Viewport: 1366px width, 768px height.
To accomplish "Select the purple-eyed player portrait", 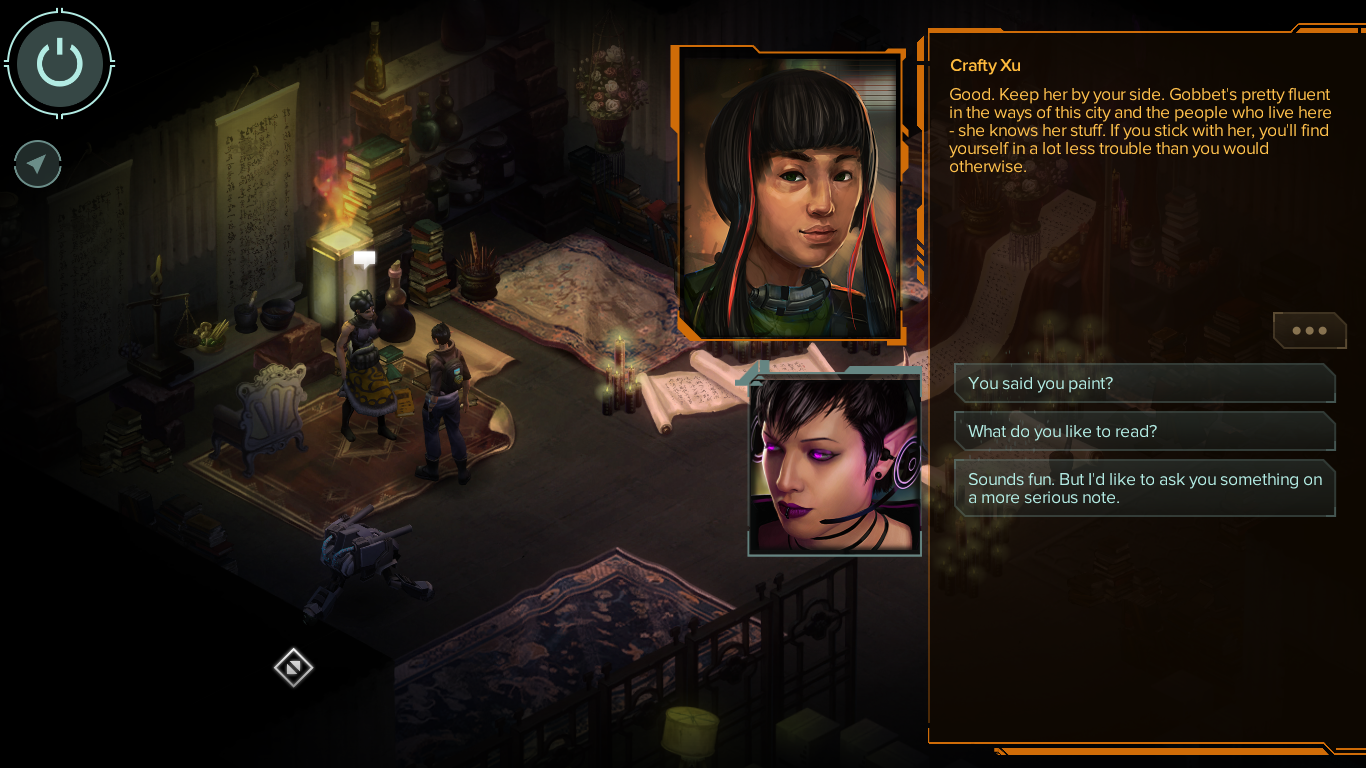I will 834,464.
